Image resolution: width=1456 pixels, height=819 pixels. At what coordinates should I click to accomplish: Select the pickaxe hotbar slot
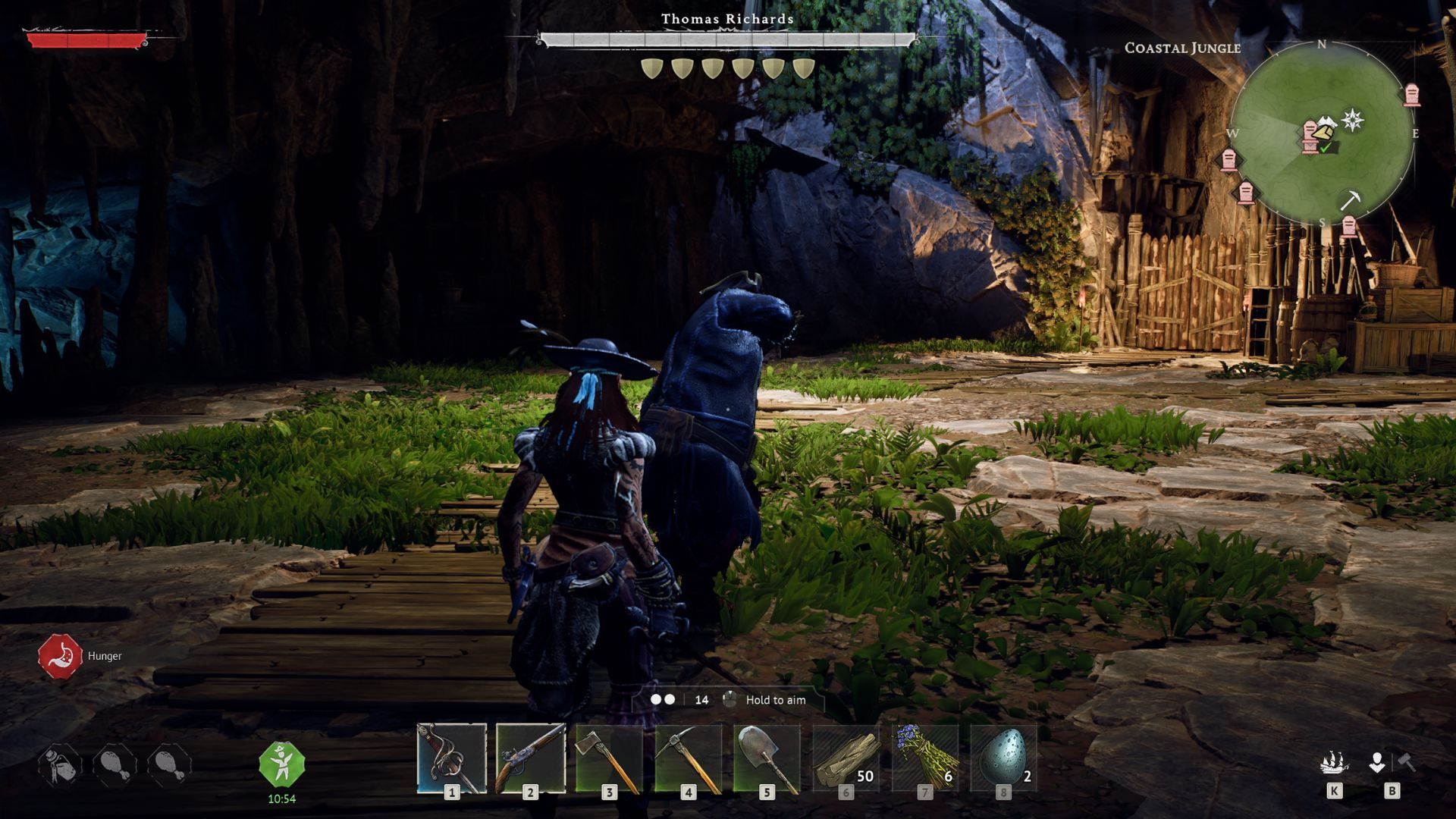689,758
